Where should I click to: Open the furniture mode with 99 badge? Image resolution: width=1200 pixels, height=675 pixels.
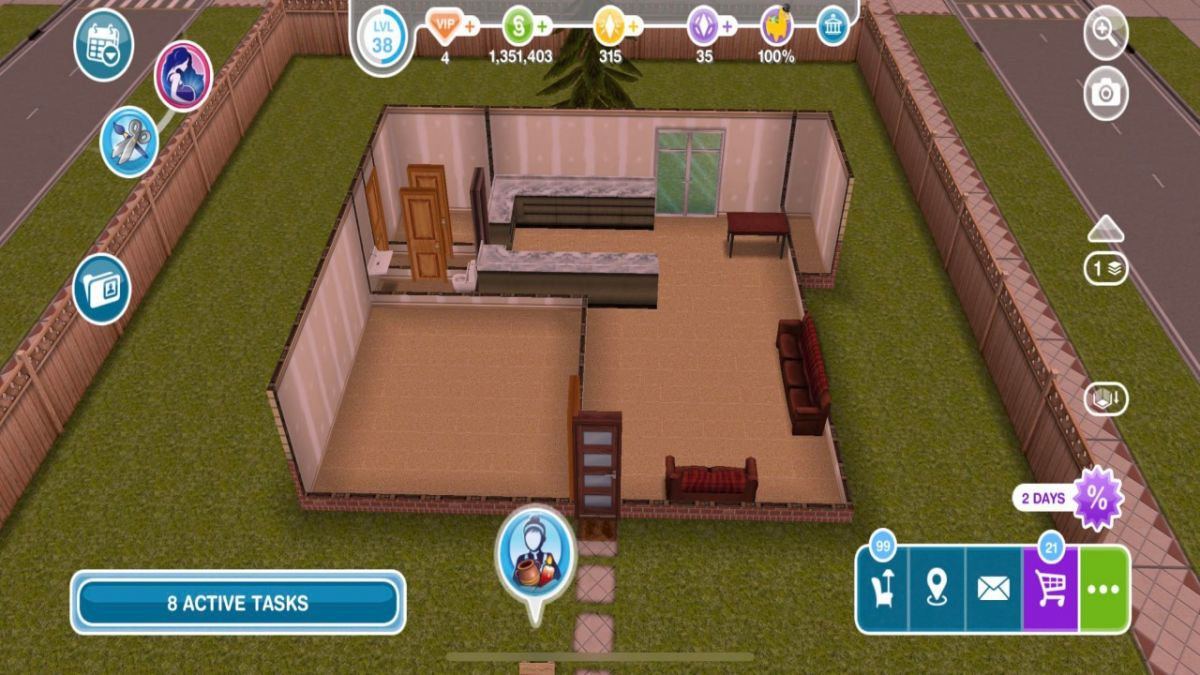pyautogui.click(x=882, y=590)
